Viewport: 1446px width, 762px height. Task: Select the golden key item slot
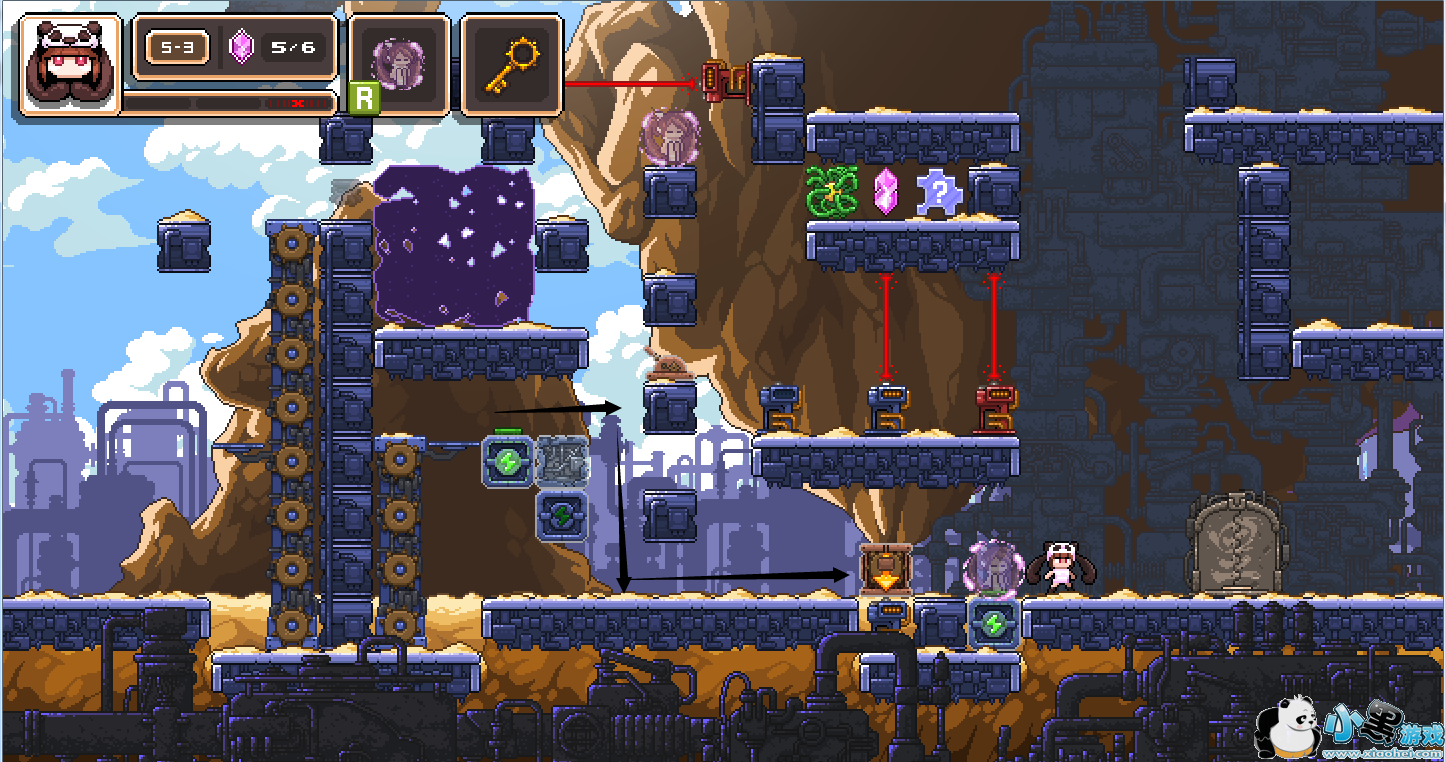[511, 64]
